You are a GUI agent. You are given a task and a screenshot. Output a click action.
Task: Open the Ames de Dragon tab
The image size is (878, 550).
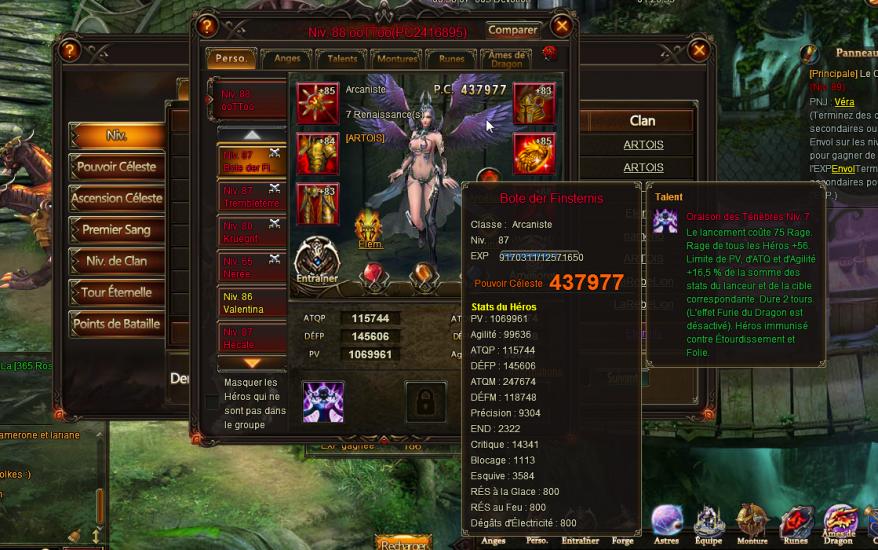(x=508, y=59)
